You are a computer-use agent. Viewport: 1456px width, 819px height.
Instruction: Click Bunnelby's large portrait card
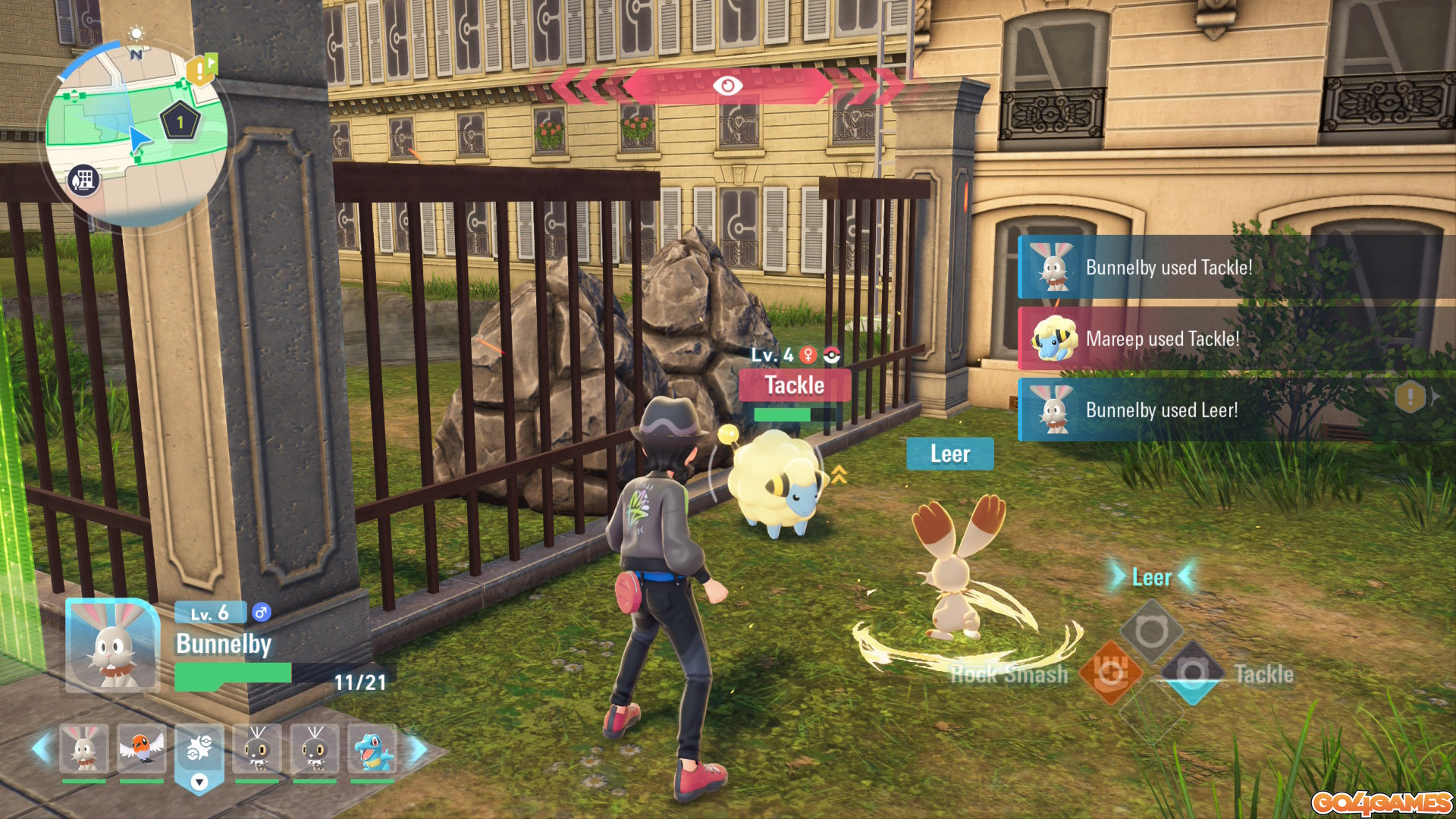tap(112, 646)
